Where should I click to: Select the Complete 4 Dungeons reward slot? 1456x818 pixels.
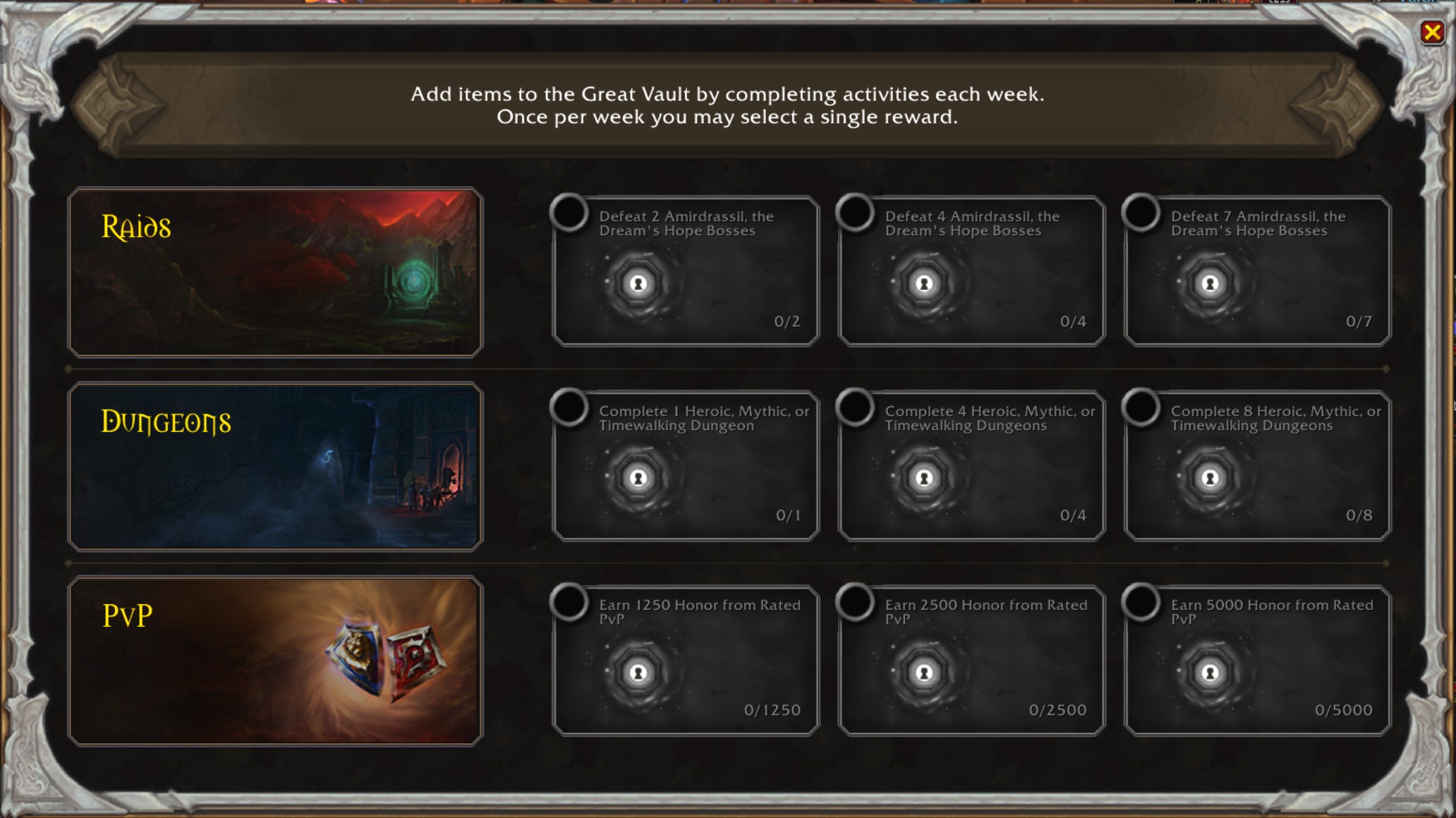pyautogui.click(x=971, y=466)
